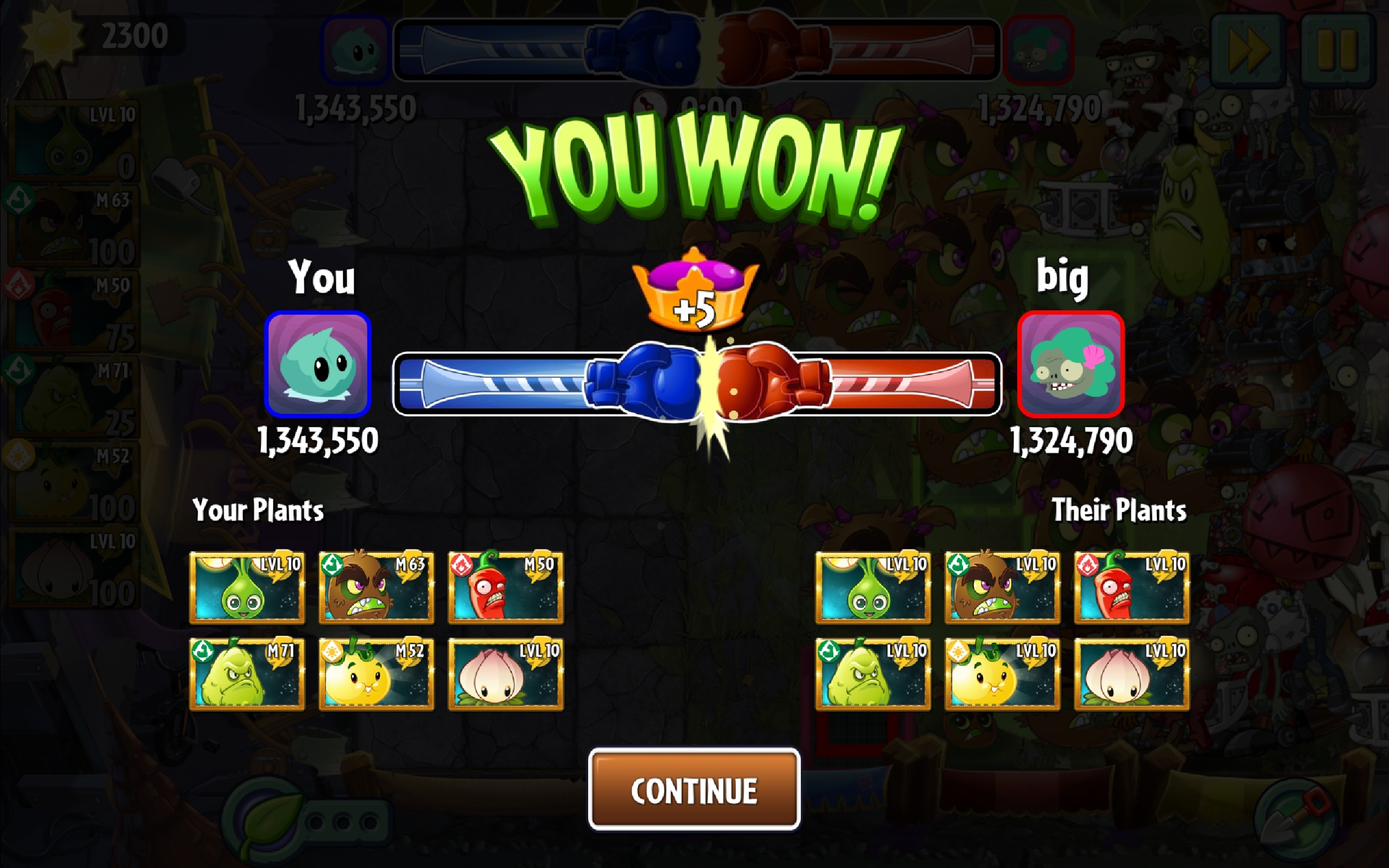
Task: Select your M63 Kiwibeast plant card
Action: (x=376, y=588)
